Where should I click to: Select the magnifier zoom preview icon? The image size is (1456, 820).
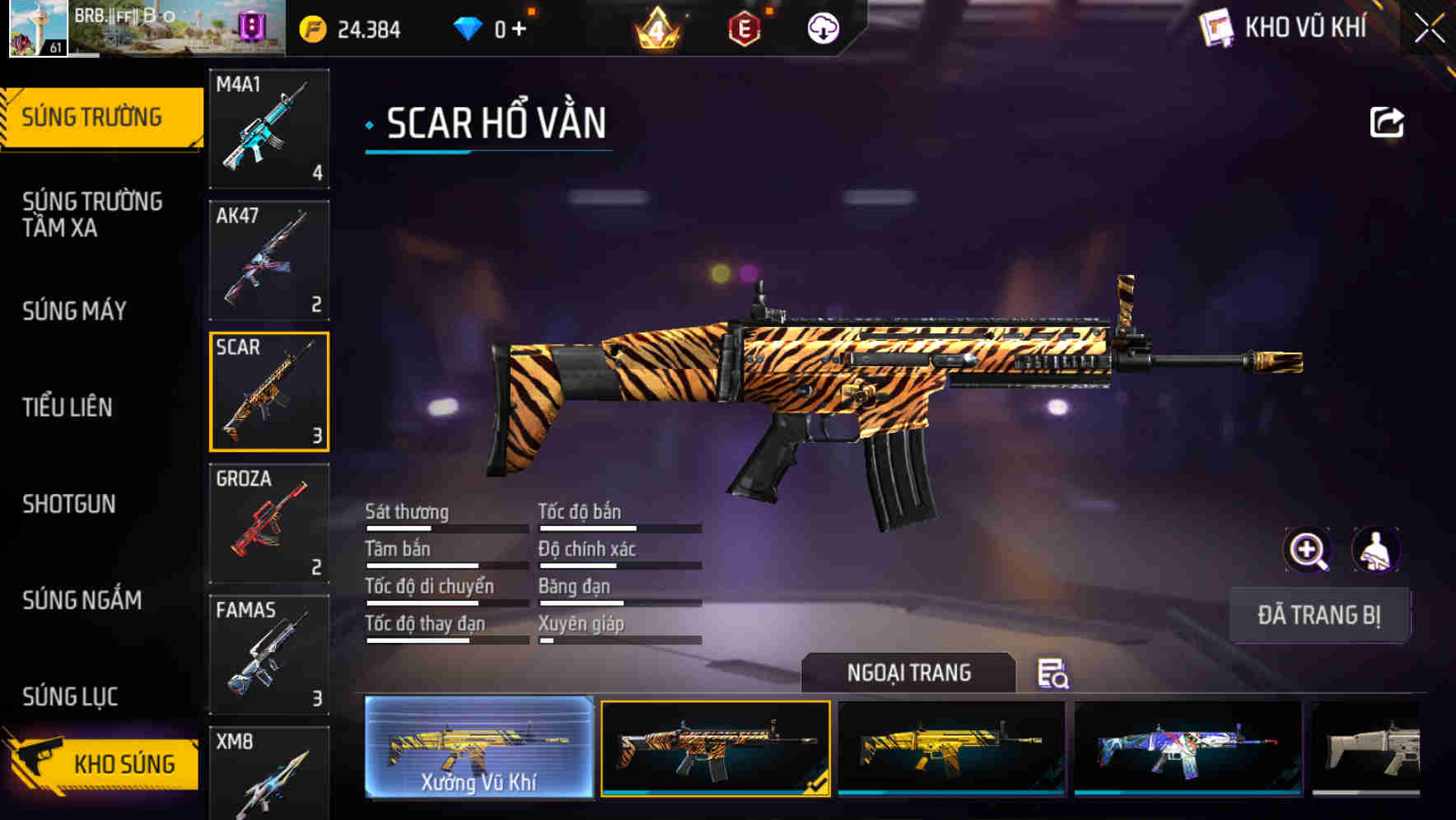pos(1308,549)
